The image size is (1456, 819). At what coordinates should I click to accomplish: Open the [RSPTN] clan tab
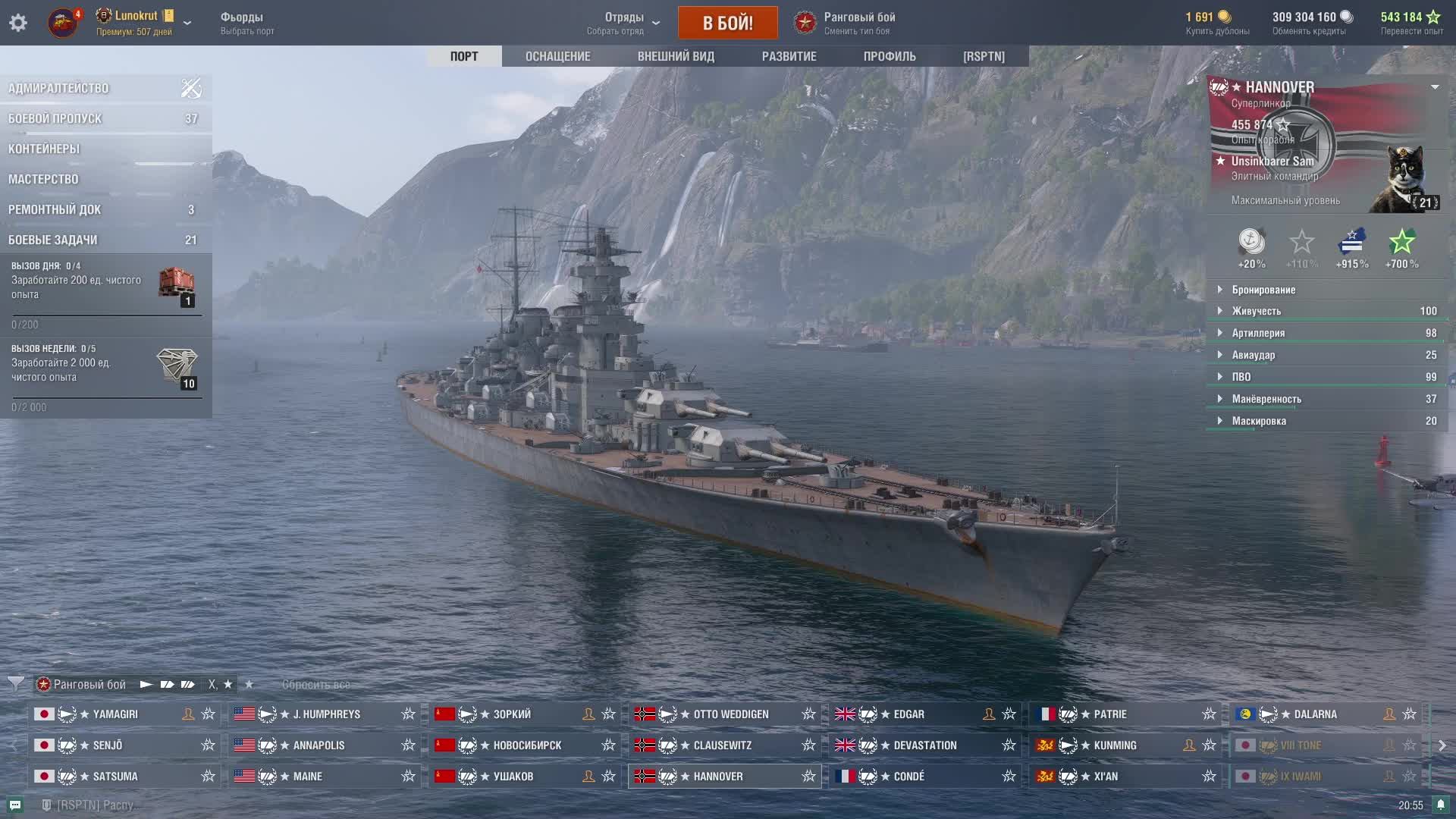pos(984,56)
